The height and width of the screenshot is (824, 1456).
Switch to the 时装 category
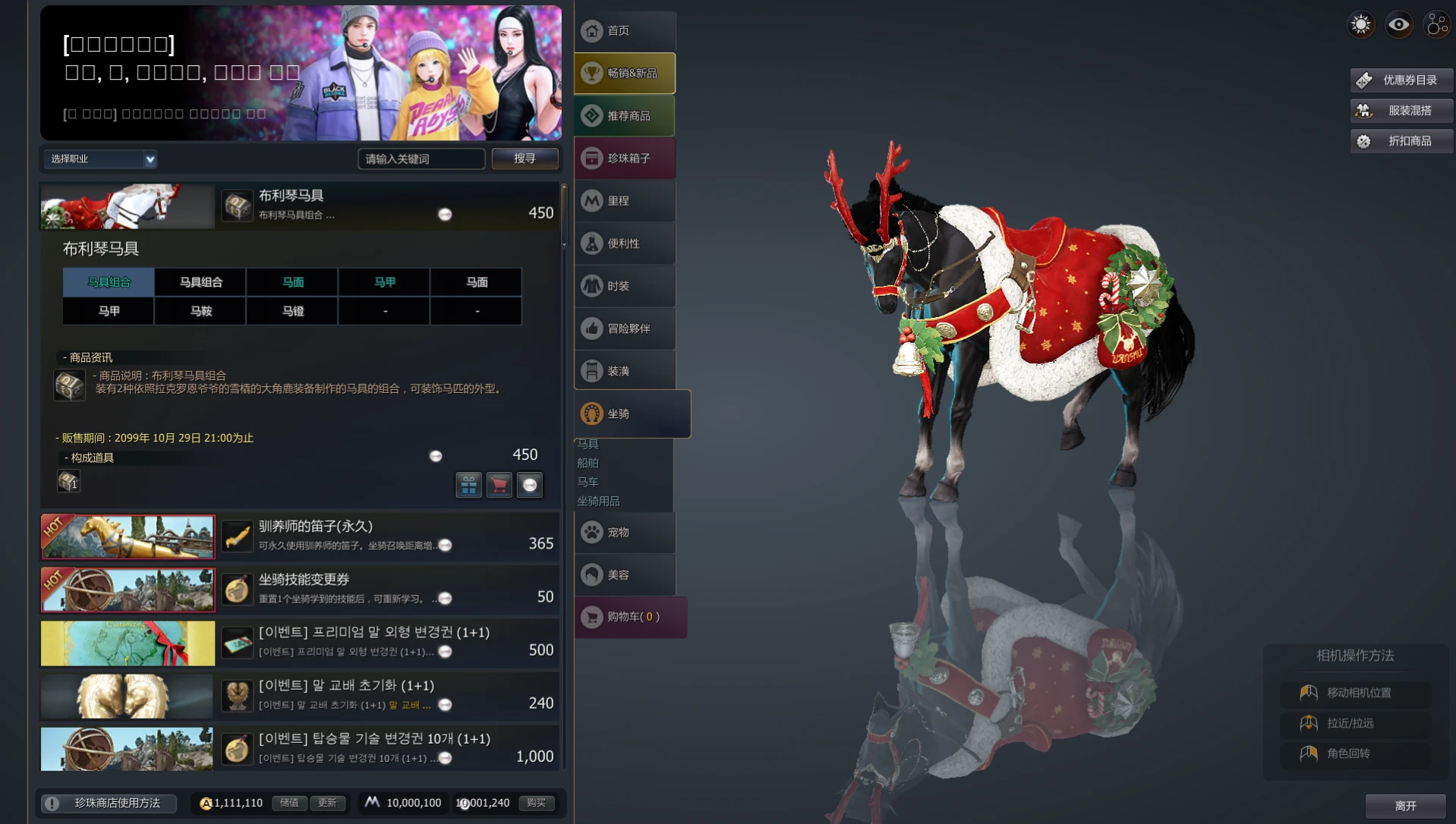[x=625, y=286]
